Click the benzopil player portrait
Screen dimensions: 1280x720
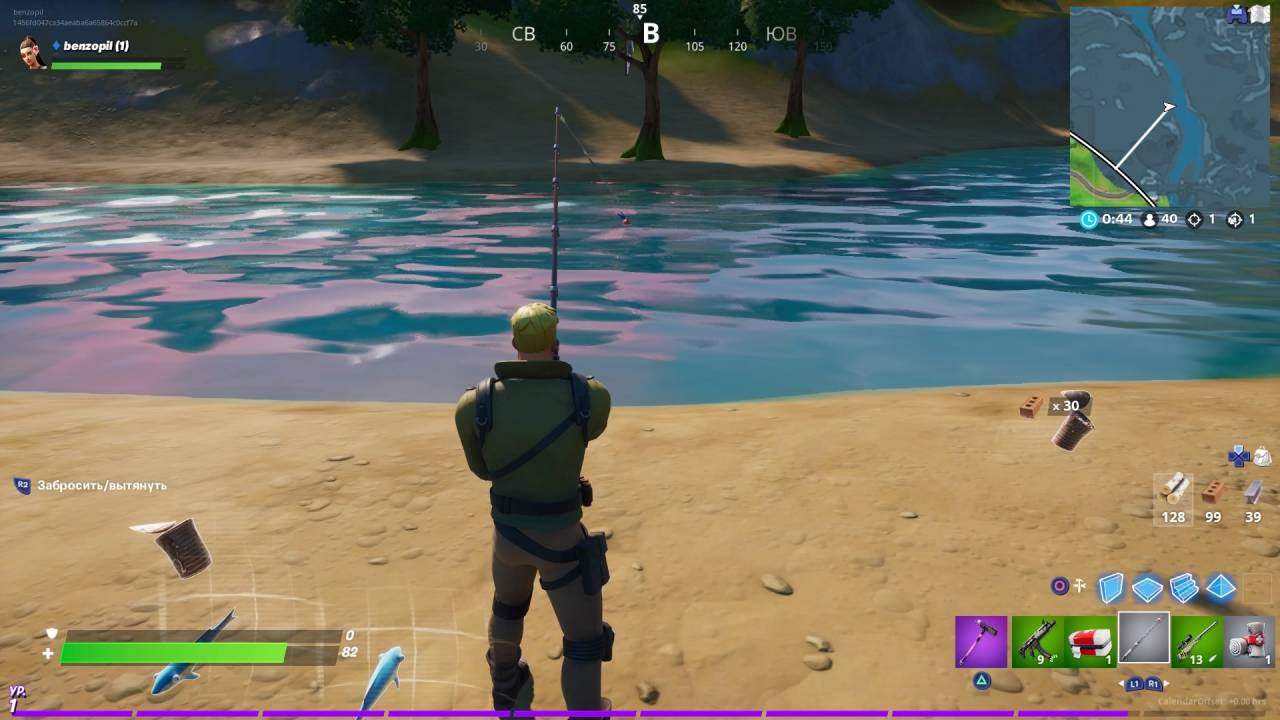(x=33, y=52)
